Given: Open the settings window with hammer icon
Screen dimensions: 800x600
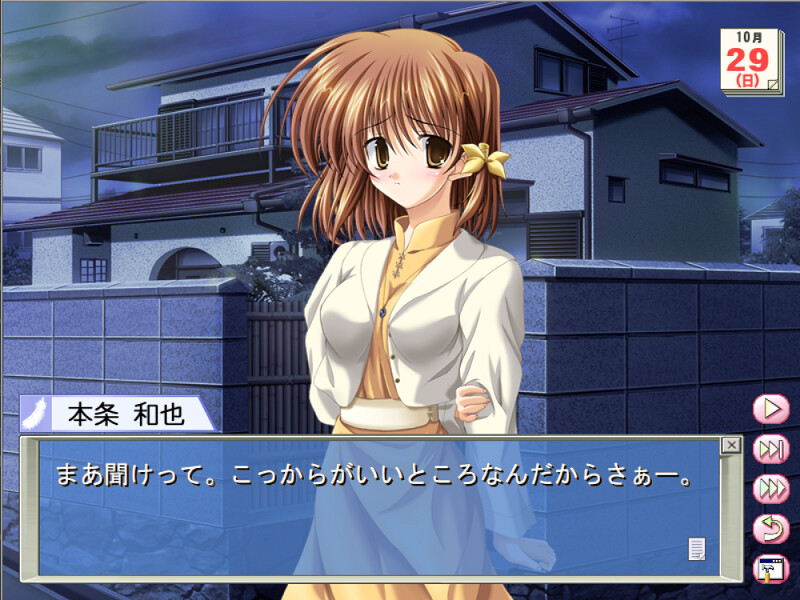Looking at the screenshot, I should coord(771,569).
